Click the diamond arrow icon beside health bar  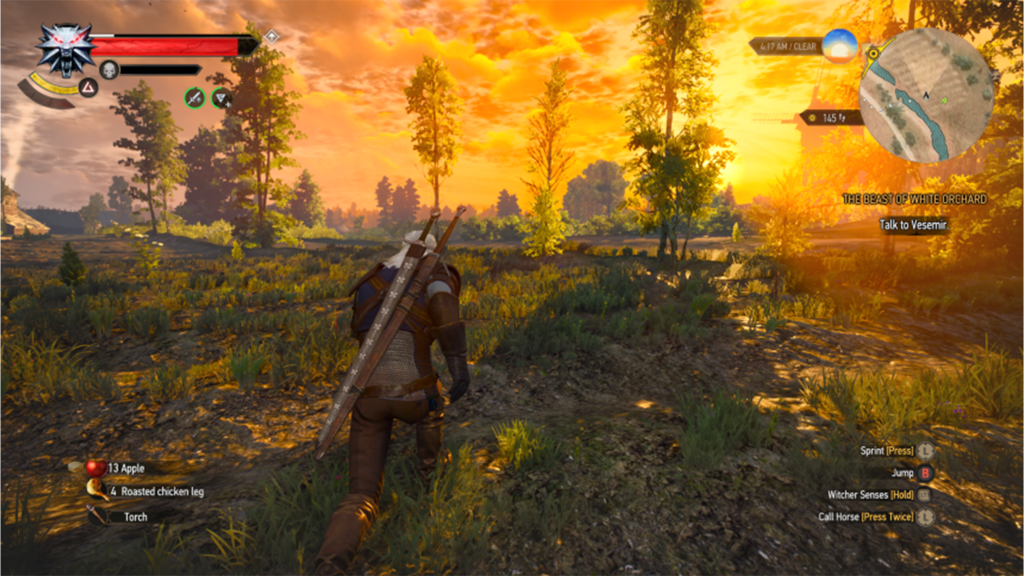click(x=271, y=36)
